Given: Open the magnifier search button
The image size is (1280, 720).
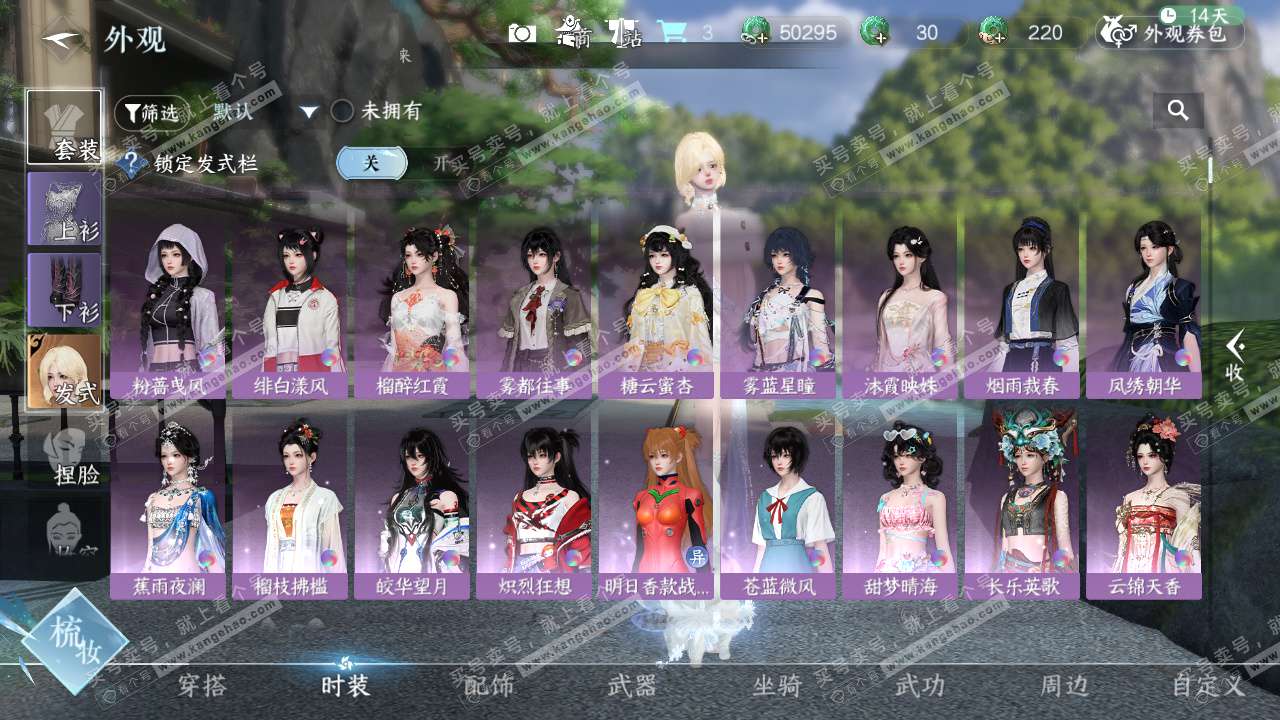Looking at the screenshot, I should 1178,111.
